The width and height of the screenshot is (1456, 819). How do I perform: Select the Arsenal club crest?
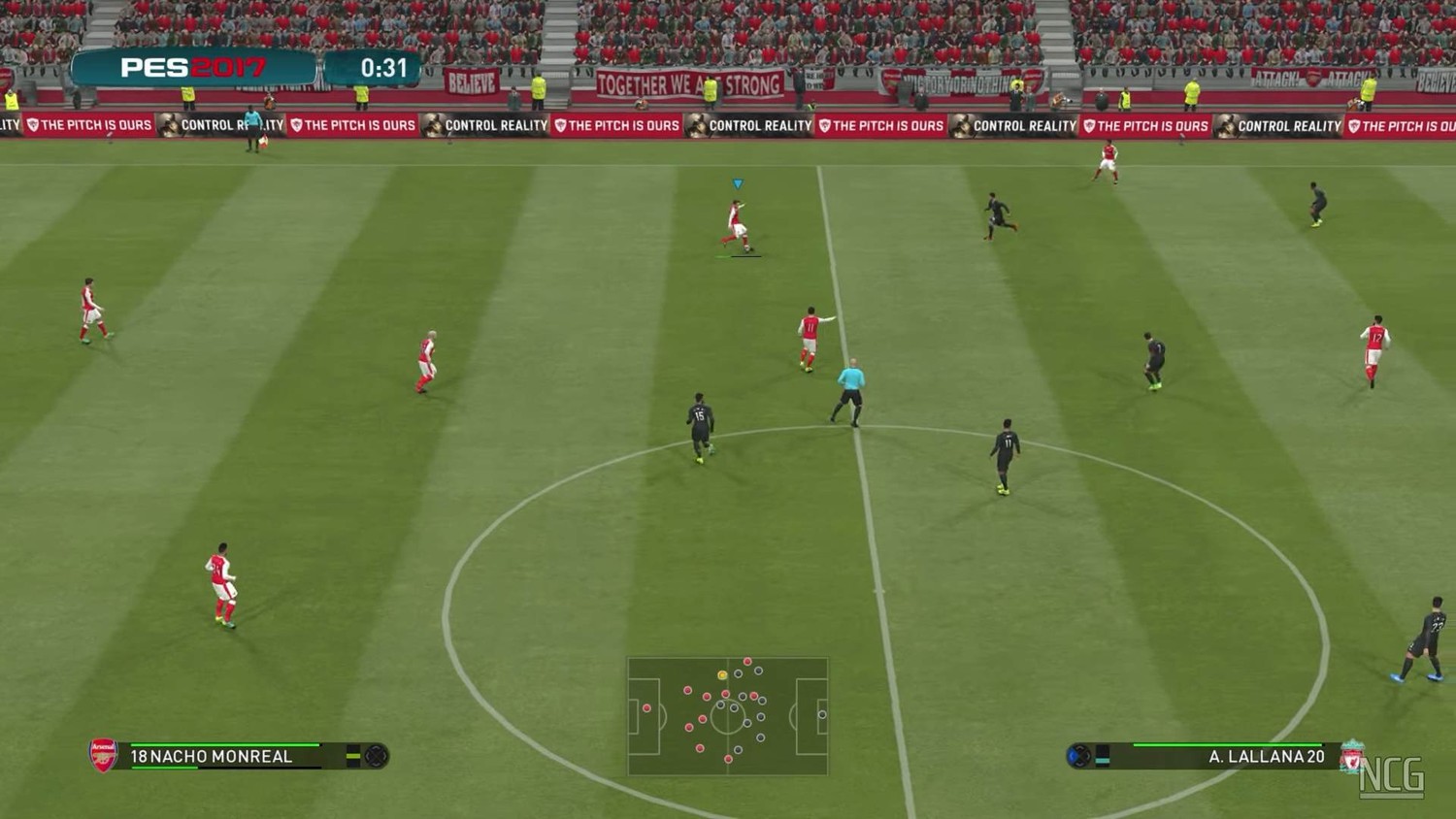(x=103, y=755)
